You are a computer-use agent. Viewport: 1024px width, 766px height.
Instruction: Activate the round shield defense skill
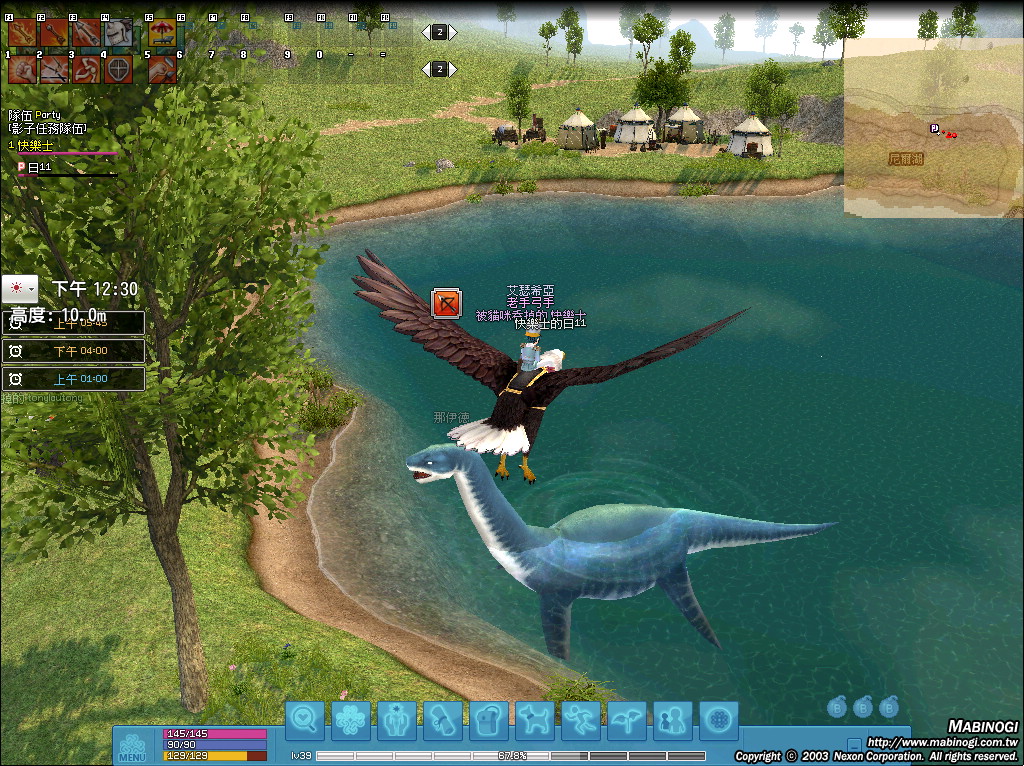tap(118, 68)
